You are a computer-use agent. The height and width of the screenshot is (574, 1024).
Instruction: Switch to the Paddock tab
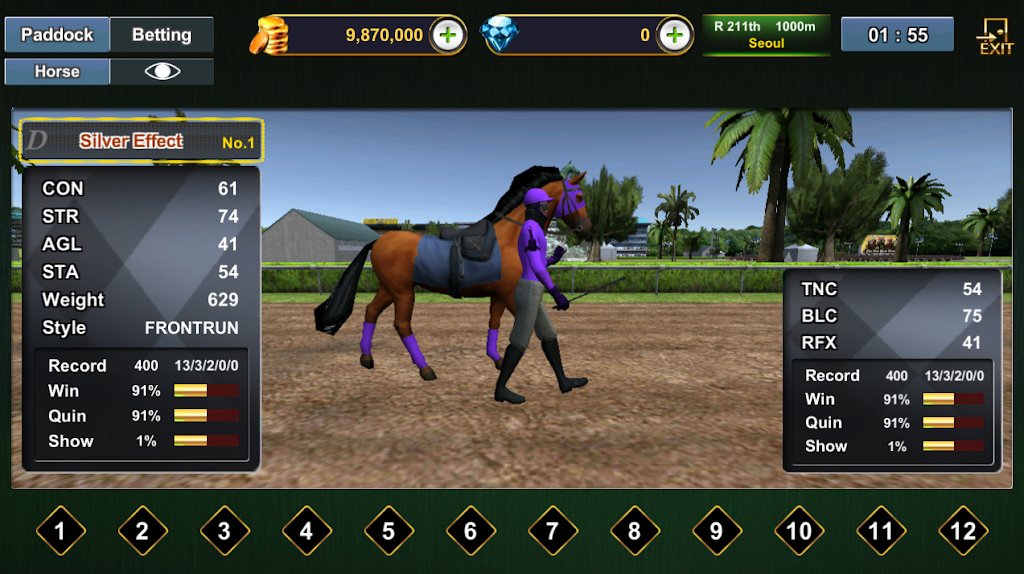click(57, 35)
